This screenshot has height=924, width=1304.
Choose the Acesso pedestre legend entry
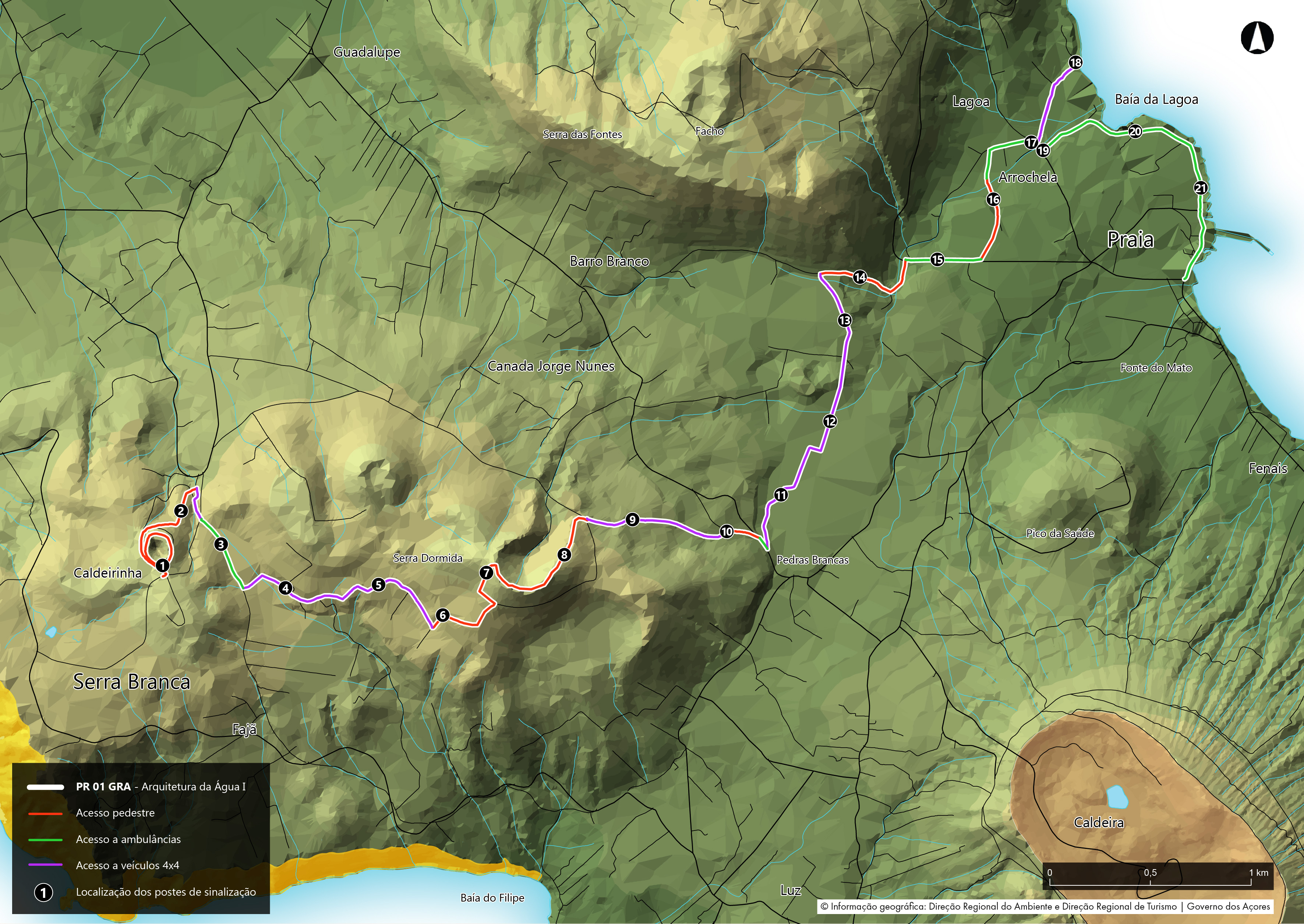[x=116, y=813]
